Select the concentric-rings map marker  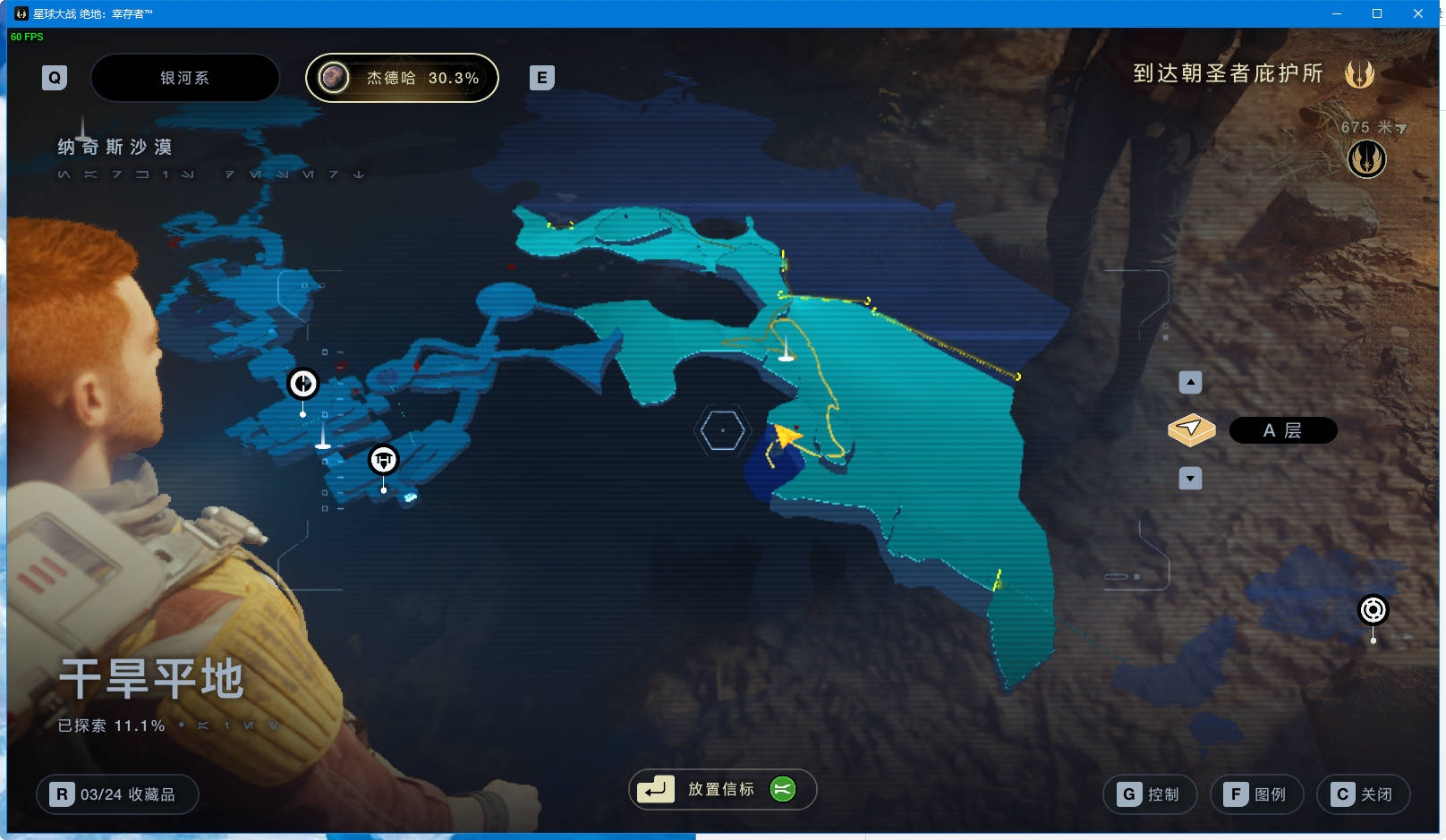pos(1373,610)
